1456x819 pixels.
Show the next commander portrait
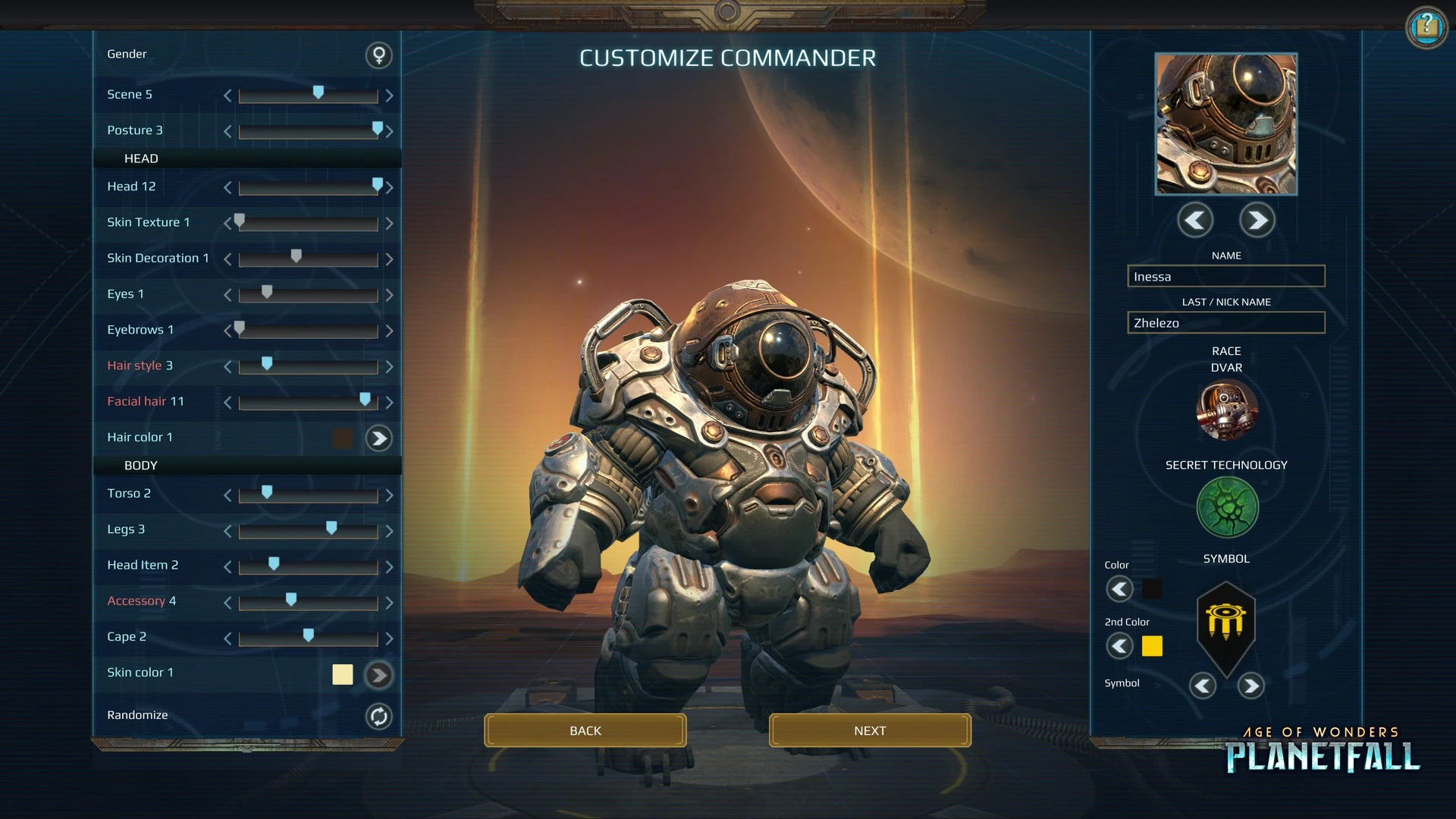coord(1257,221)
